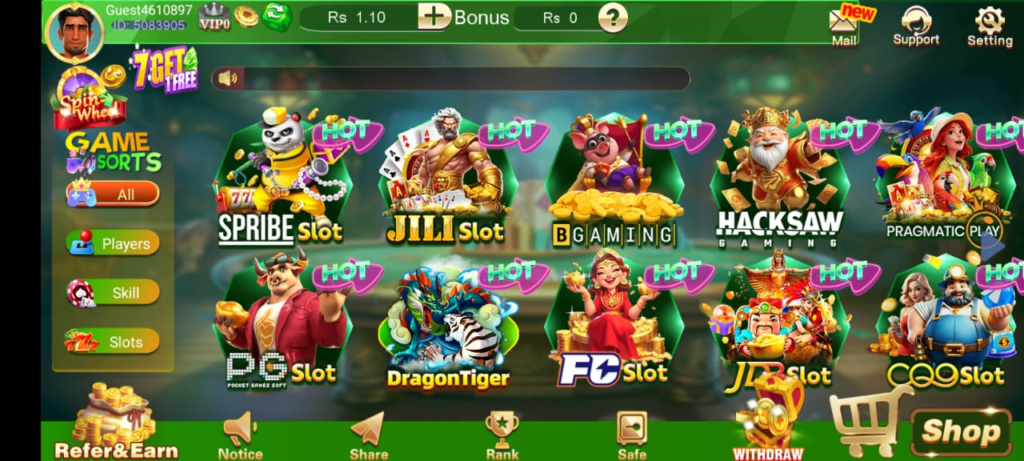The height and width of the screenshot is (461, 1024).
Task: Open the 7 Get 1 Free offer
Action: pos(164,70)
